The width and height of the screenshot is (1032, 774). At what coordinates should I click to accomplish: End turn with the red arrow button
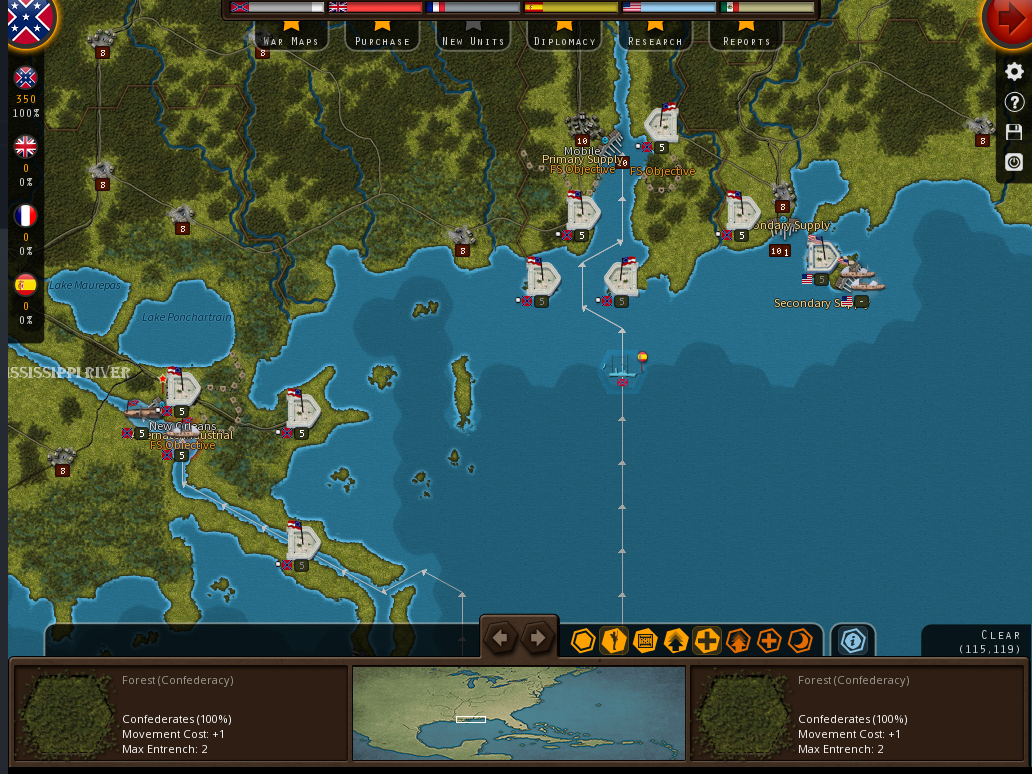[1008, 21]
